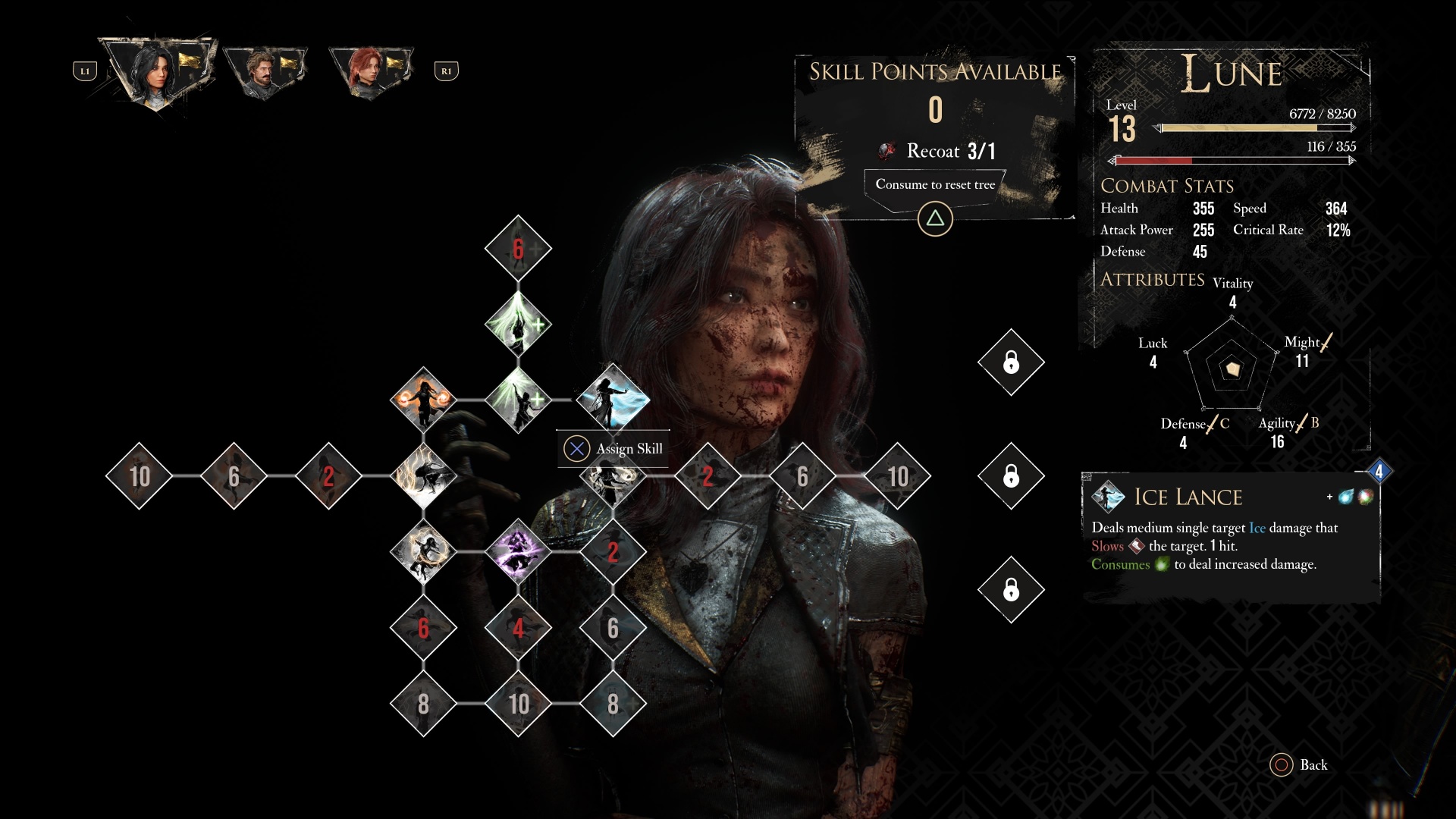Select the cost-10 node between two 8s

518,703
